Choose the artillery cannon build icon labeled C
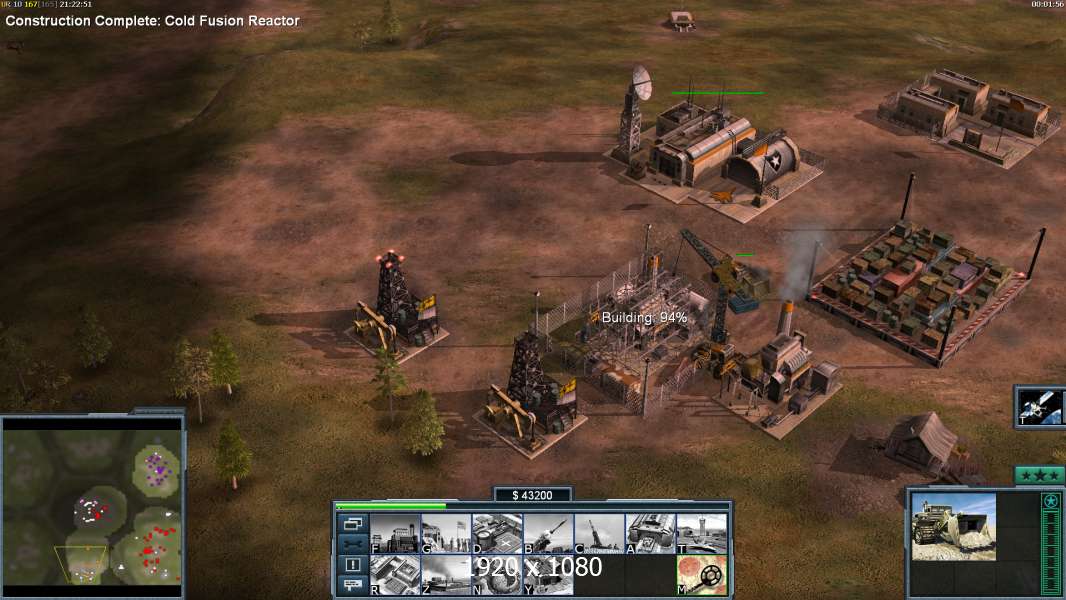The image size is (1066, 600). click(x=599, y=533)
